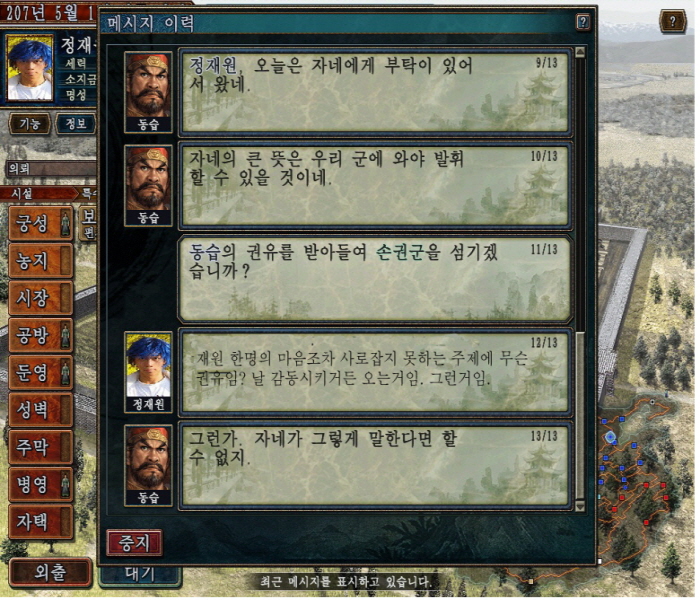Open help for the 메시지 이력 window

coord(583,22)
